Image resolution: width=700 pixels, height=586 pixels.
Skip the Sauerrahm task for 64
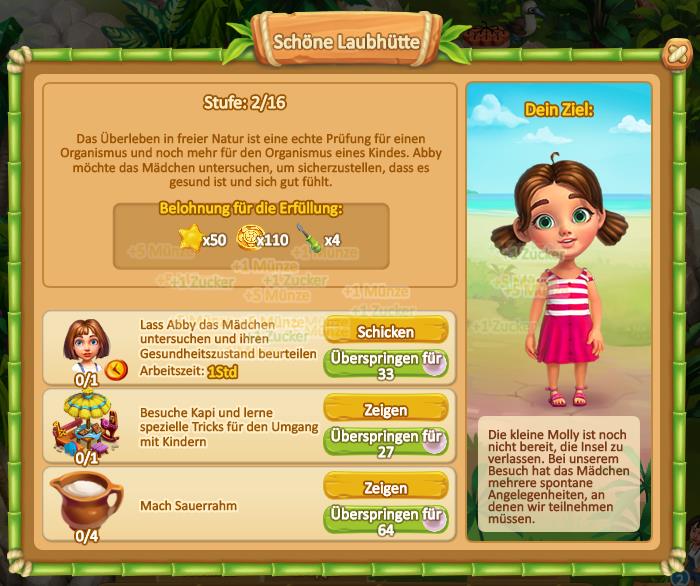click(x=385, y=521)
